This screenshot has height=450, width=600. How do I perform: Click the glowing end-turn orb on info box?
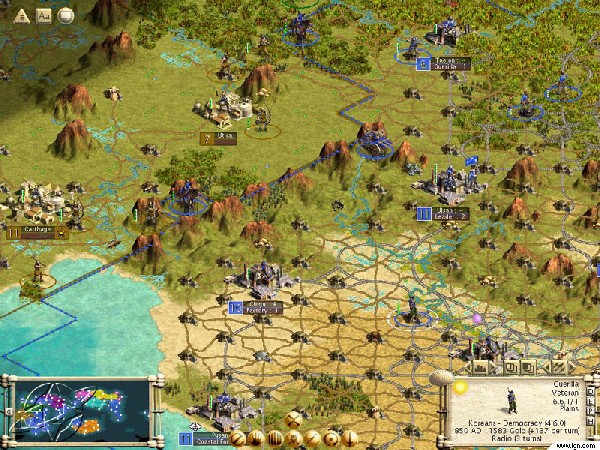tap(461, 387)
